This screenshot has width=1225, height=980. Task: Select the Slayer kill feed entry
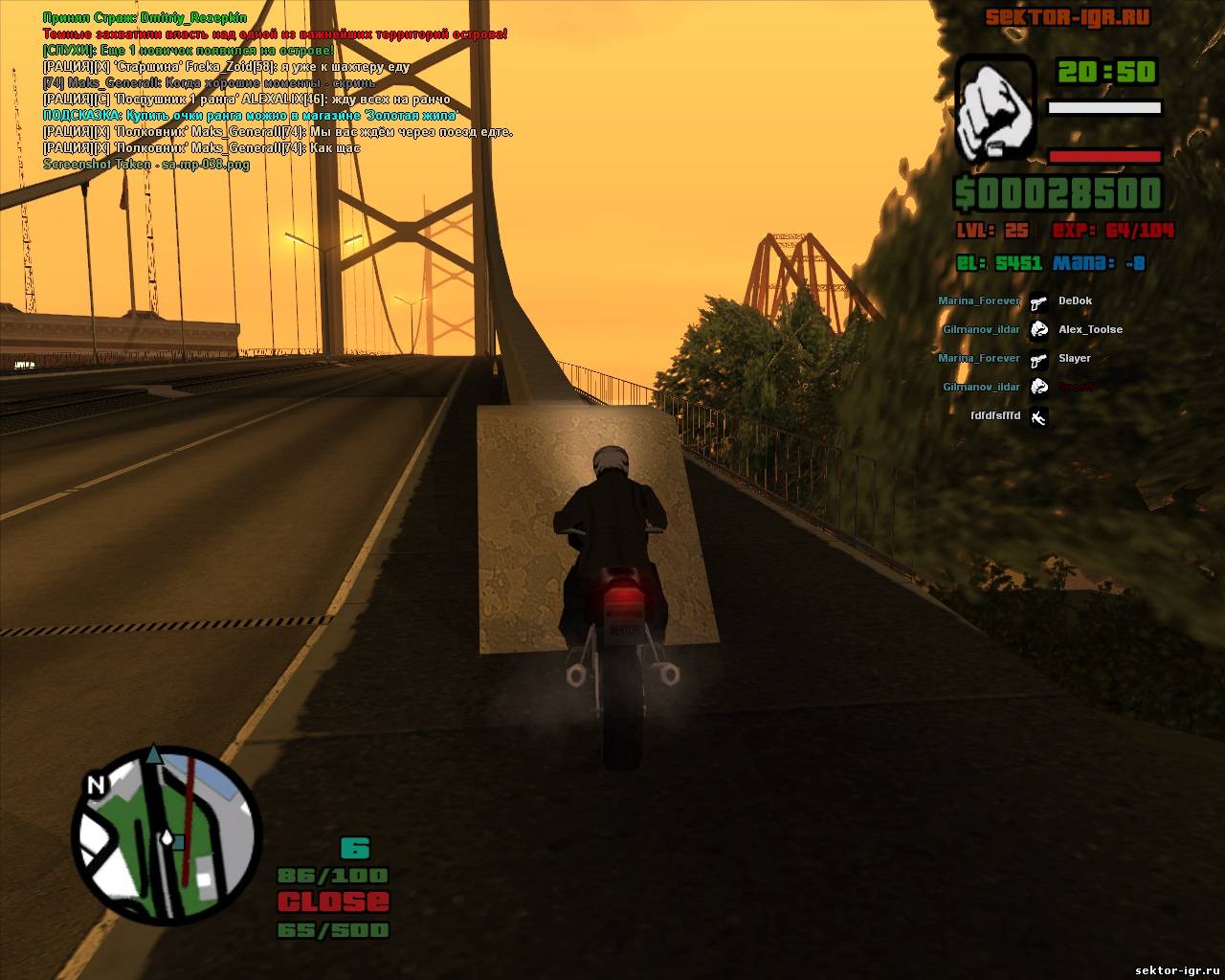[x=1075, y=358]
